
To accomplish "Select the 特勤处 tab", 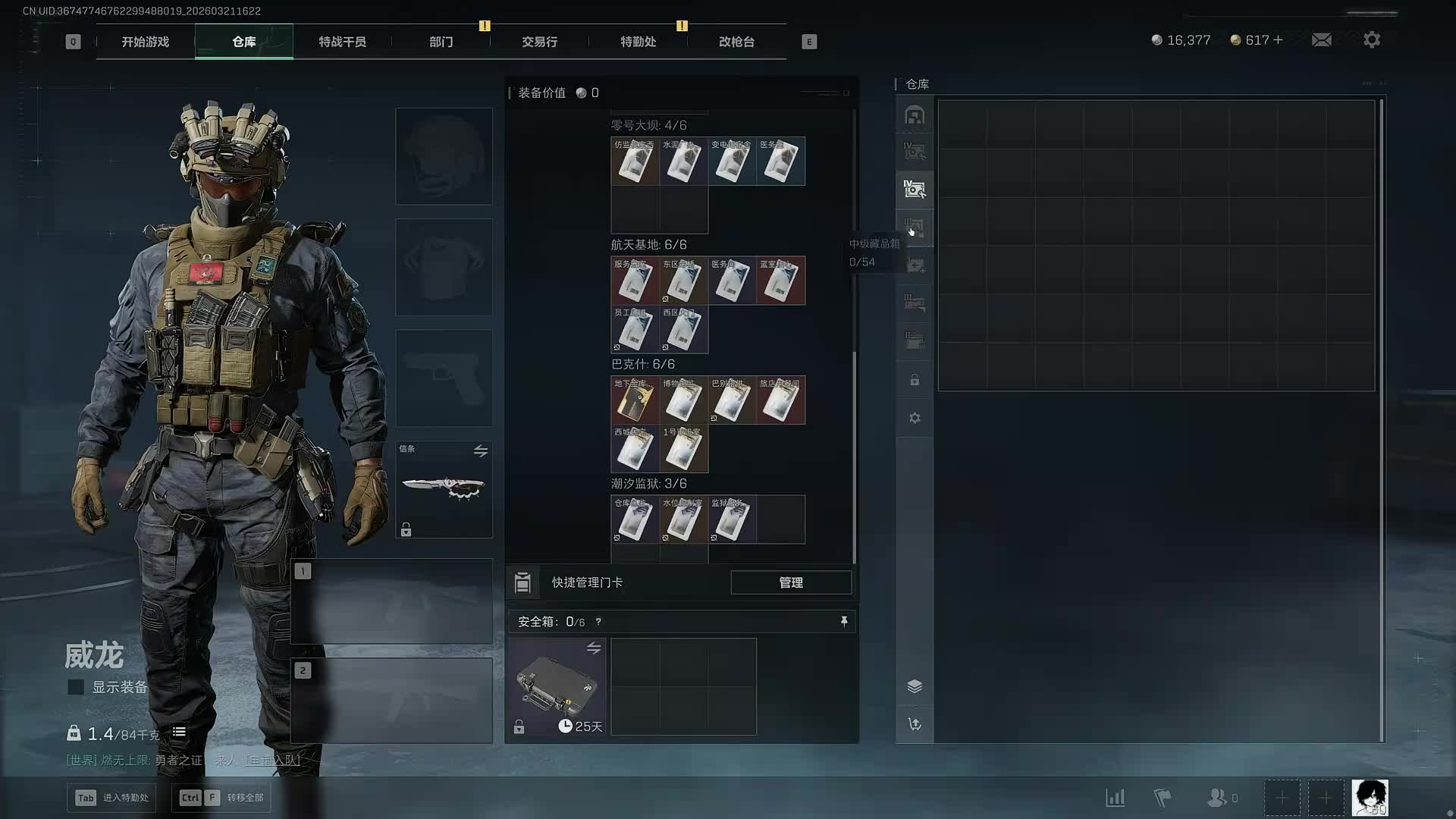I will (x=638, y=42).
